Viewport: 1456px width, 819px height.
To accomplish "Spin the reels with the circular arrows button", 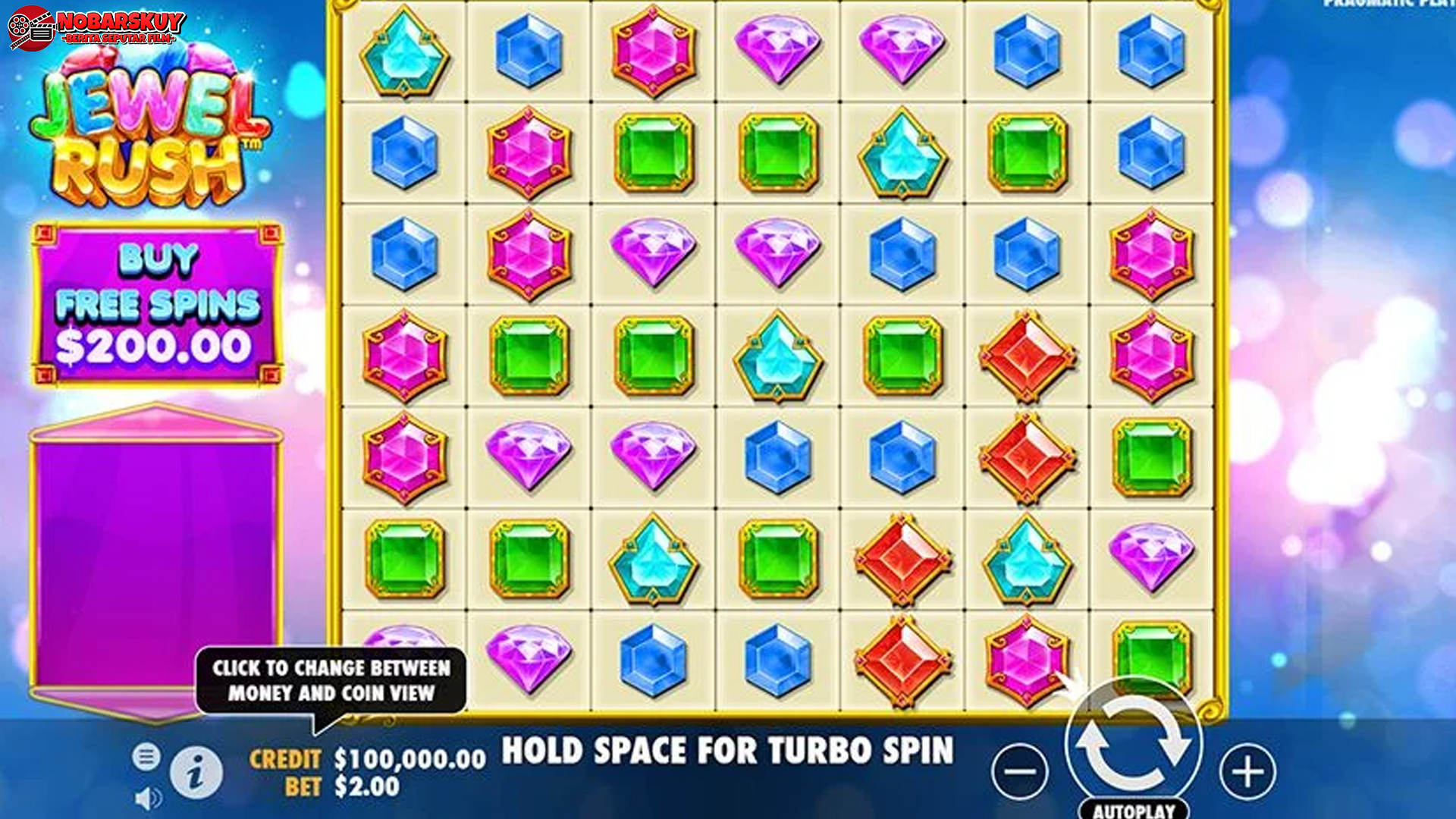I will coord(1133,745).
